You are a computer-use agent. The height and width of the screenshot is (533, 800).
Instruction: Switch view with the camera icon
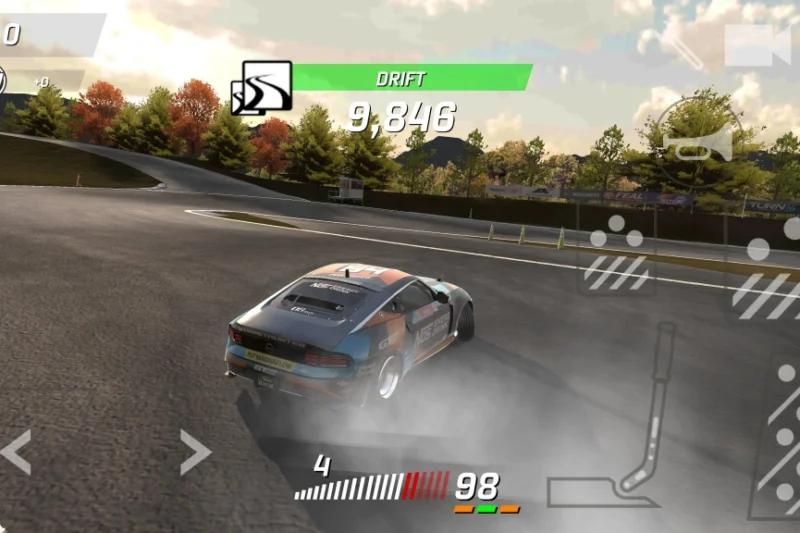756,46
